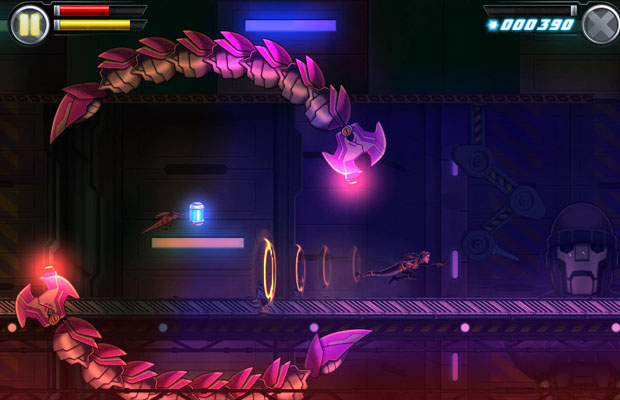Tap the round X button beside the score

point(600,24)
